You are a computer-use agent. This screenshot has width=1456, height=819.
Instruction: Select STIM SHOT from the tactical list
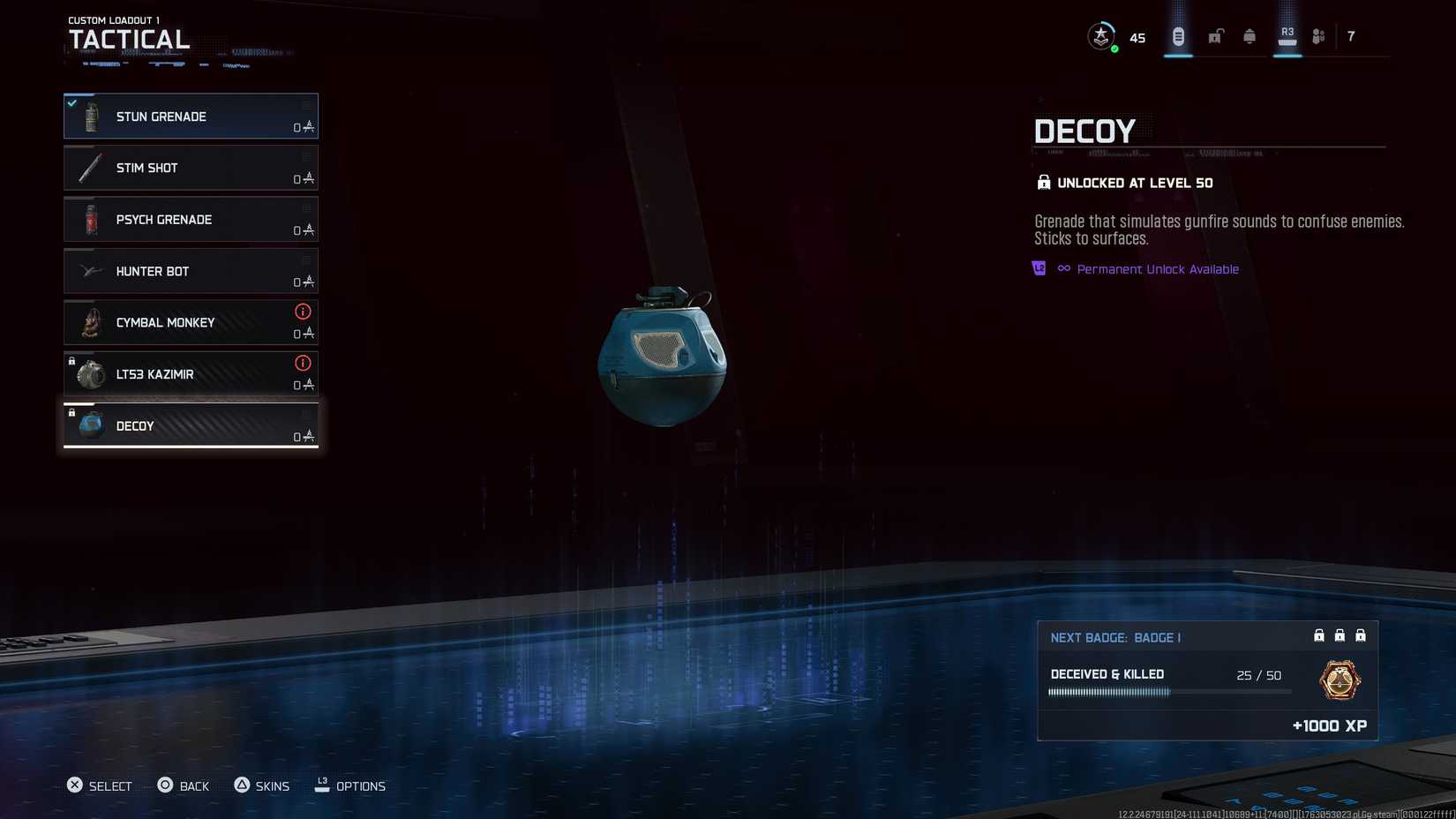click(x=191, y=168)
